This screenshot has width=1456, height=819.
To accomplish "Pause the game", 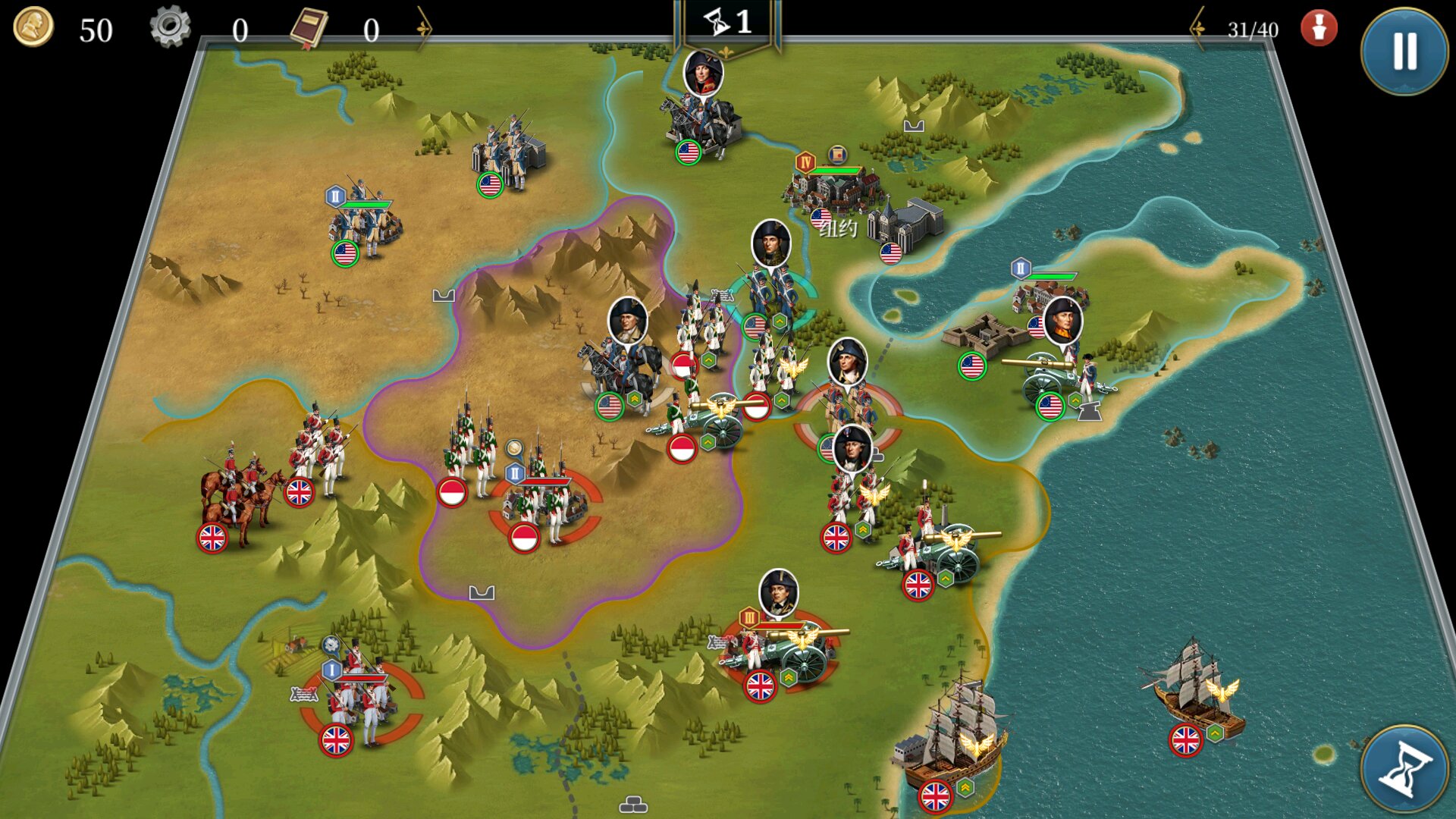I will (x=1404, y=52).
